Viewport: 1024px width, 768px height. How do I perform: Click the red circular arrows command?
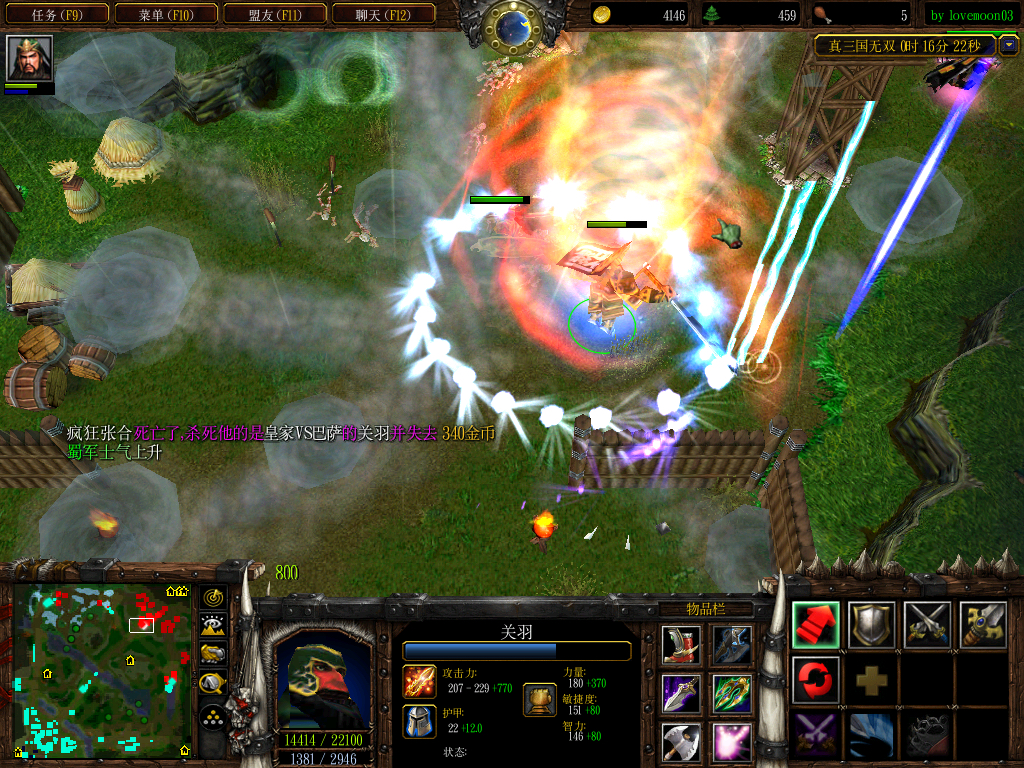coord(816,680)
